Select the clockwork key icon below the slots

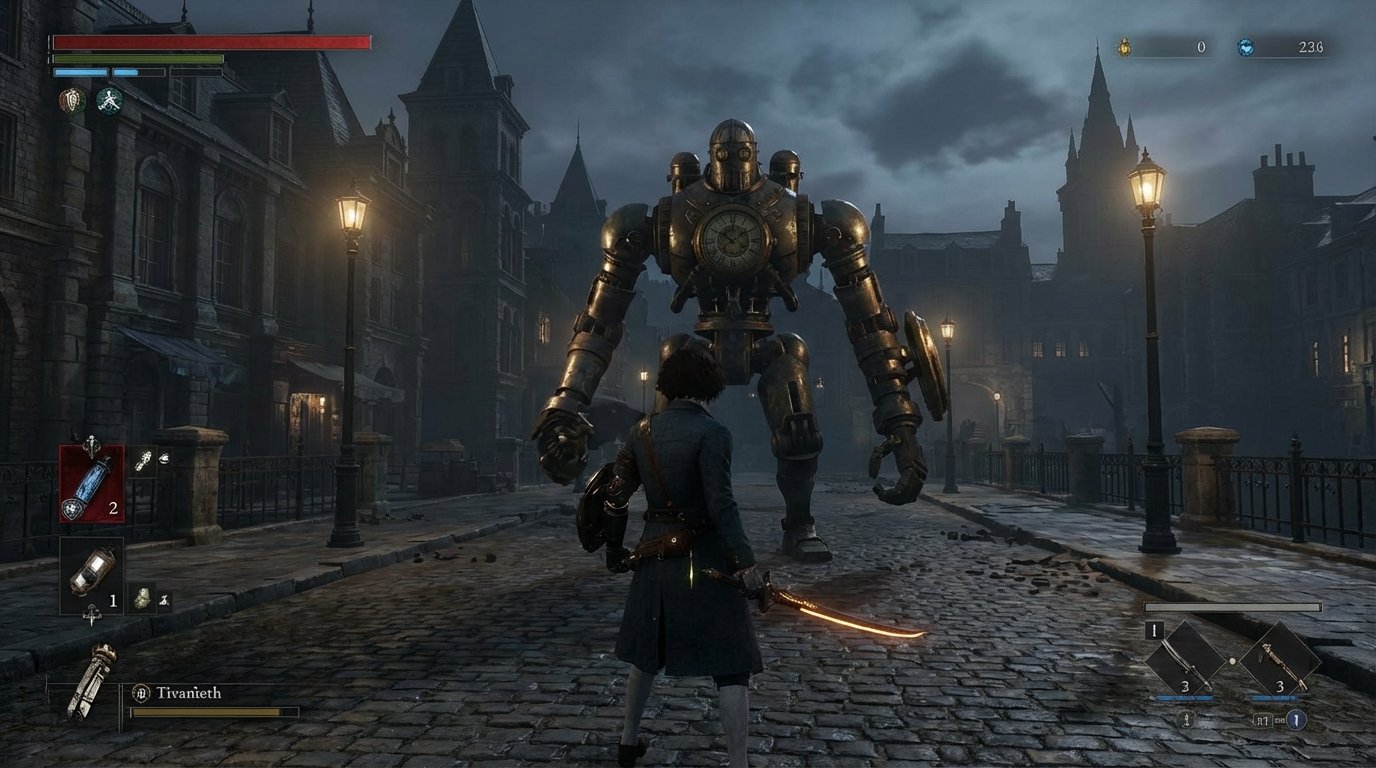coord(92,678)
